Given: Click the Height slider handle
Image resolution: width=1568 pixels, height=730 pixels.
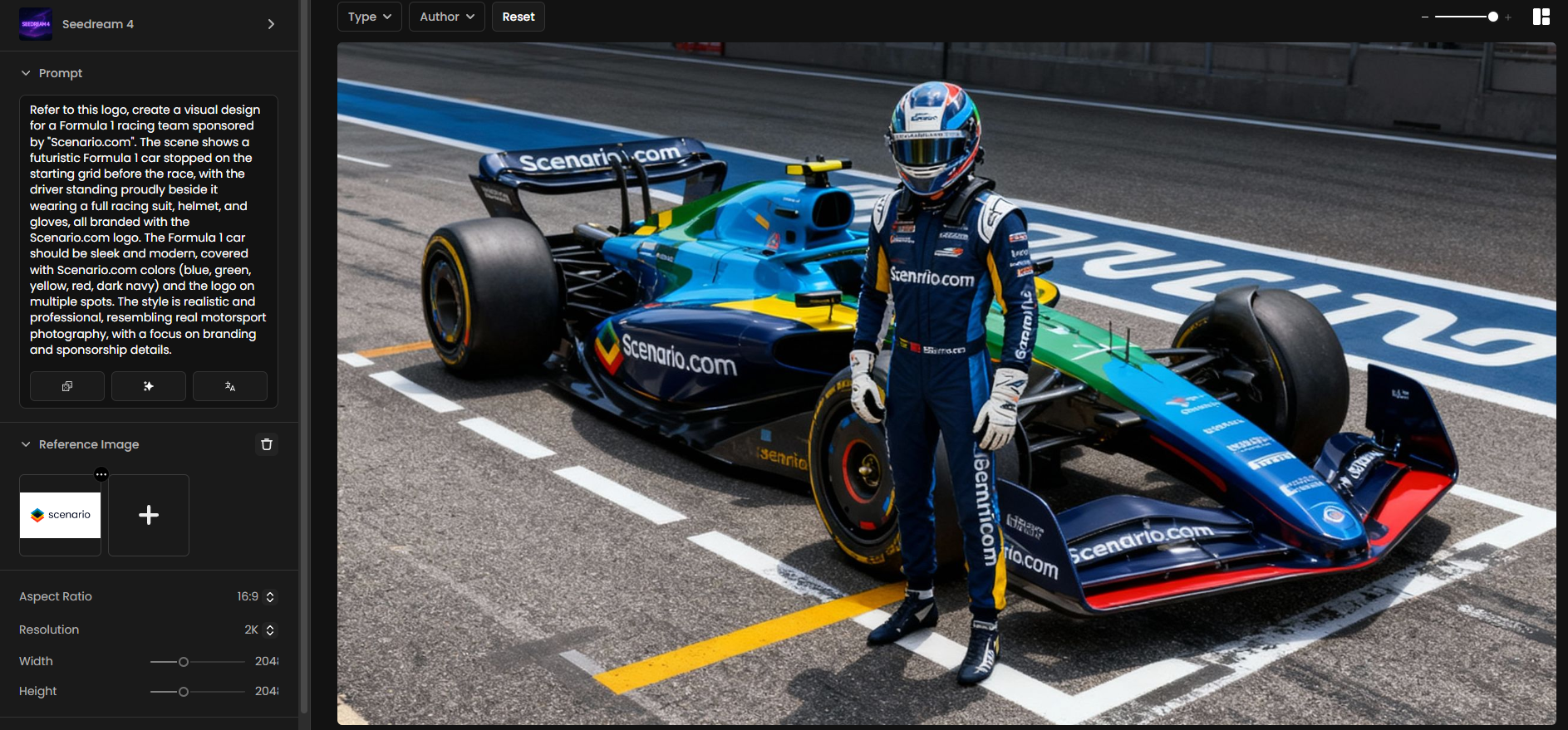Looking at the screenshot, I should (x=184, y=692).
